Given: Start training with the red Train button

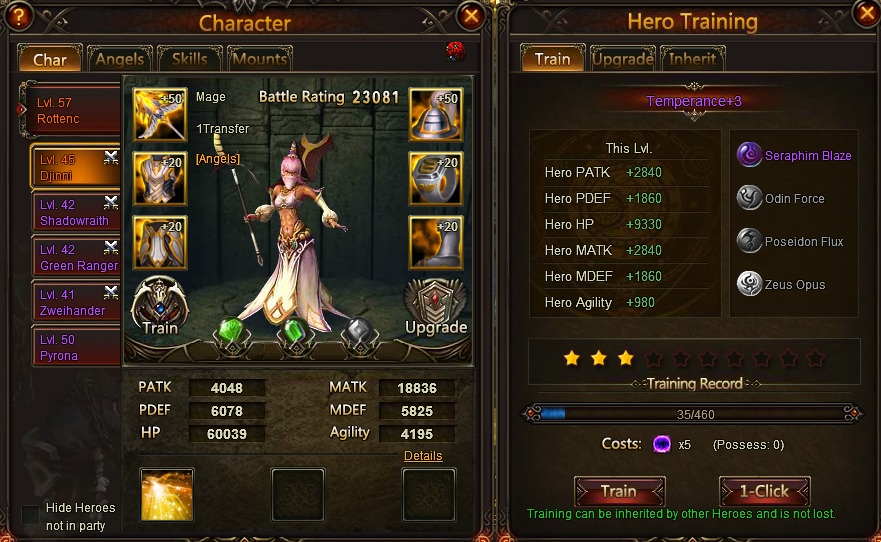Looking at the screenshot, I should click(619, 491).
